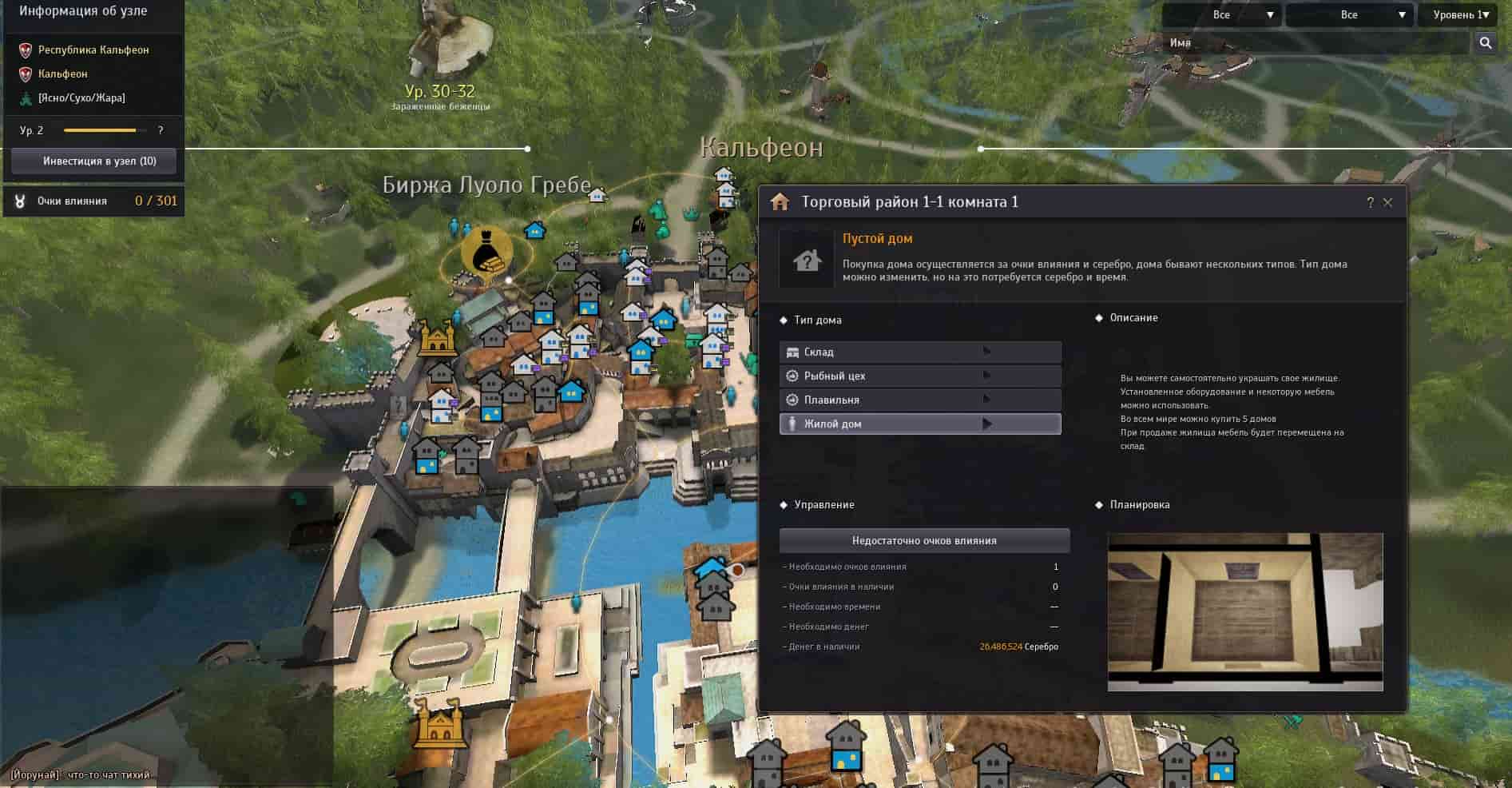Image resolution: width=1512 pixels, height=788 pixels.
Task: Activate the magnifier search button
Action: [x=1486, y=43]
